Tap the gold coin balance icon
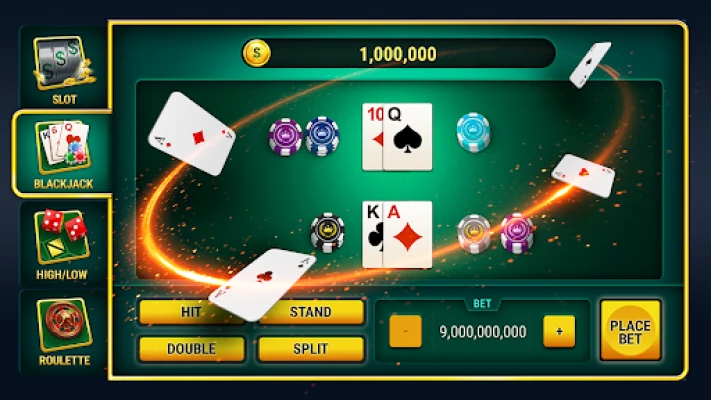Viewport: 711px width, 400px height. coord(257,53)
